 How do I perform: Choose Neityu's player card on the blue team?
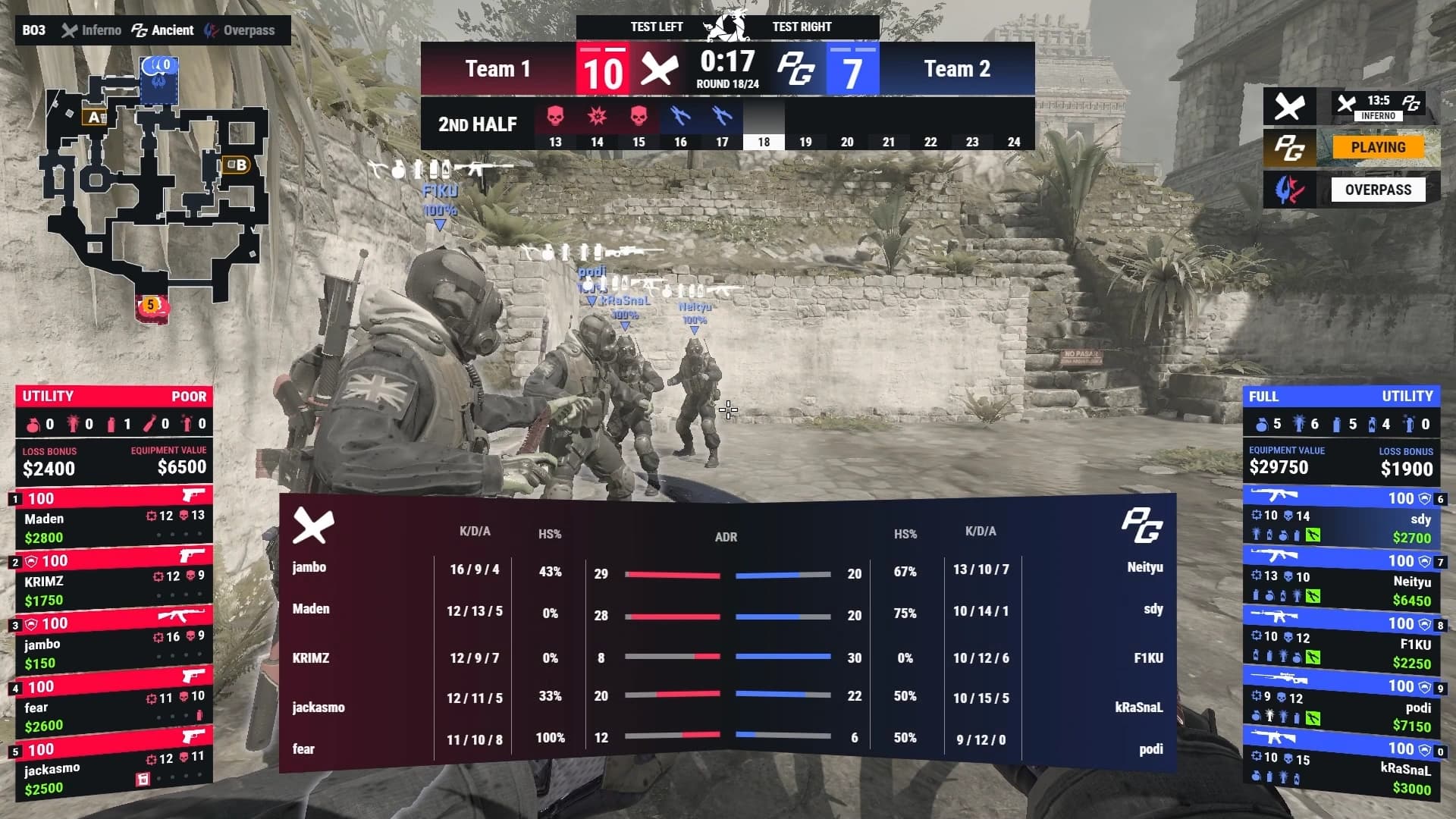tap(1342, 582)
